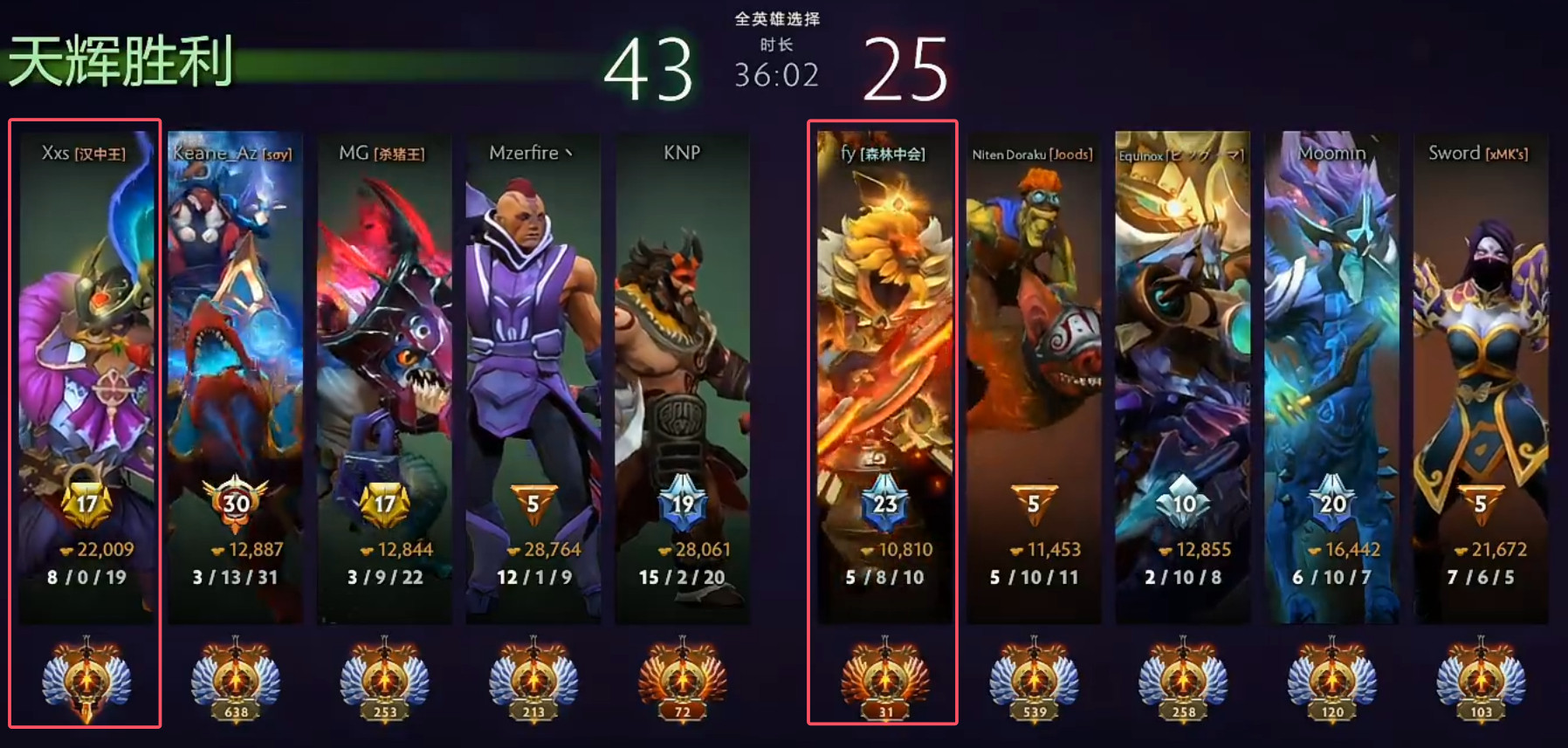Choose the MG hero card
The image size is (1568, 748).
pyautogui.click(x=384, y=375)
